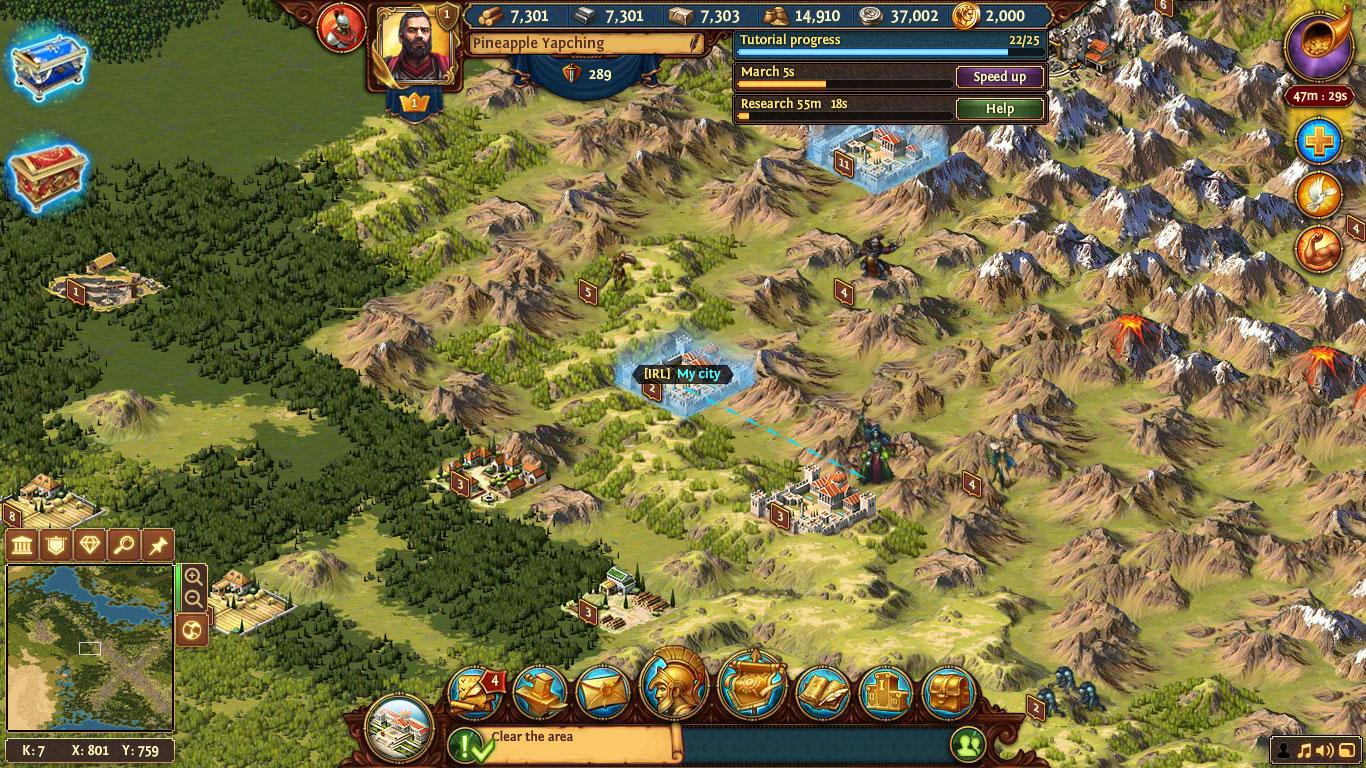Image resolution: width=1366 pixels, height=768 pixels.
Task: Open the flexed arm boosts icon
Action: 1319,249
